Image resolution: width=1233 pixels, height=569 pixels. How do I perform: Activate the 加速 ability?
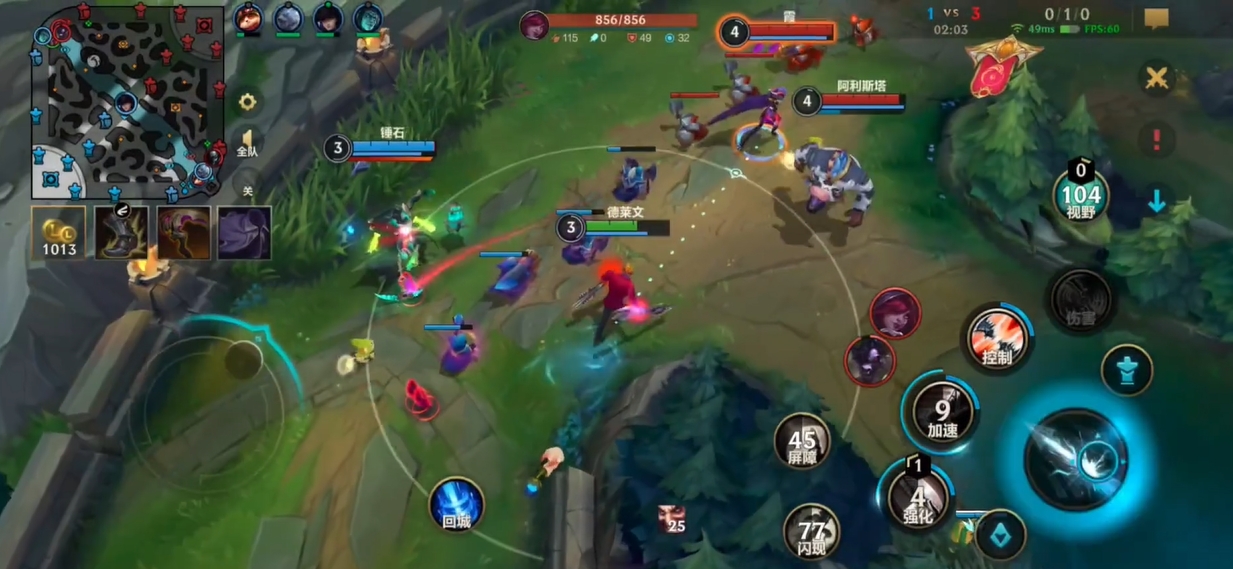[942, 413]
